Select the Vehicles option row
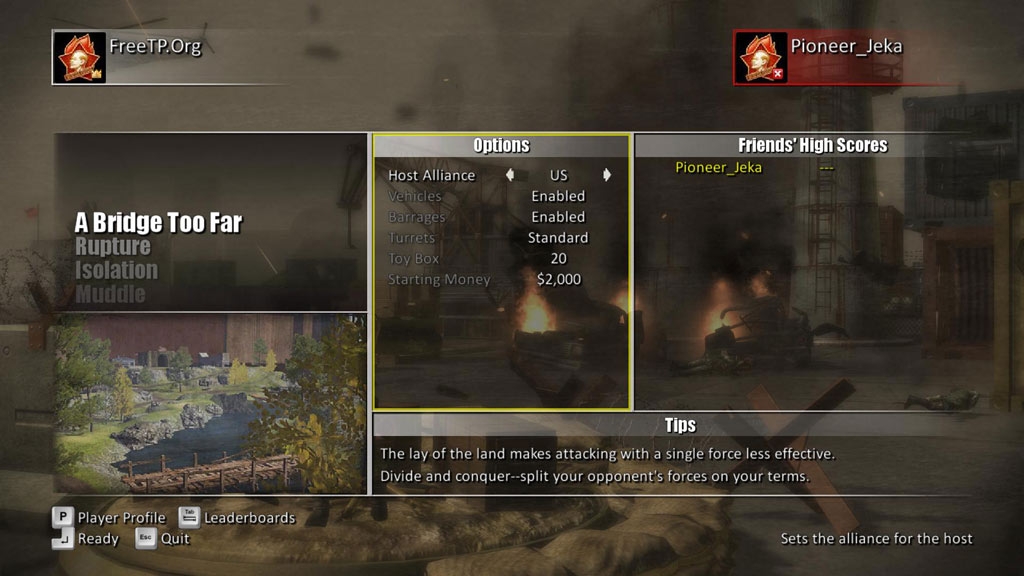The width and height of the screenshot is (1024, 576). point(500,196)
